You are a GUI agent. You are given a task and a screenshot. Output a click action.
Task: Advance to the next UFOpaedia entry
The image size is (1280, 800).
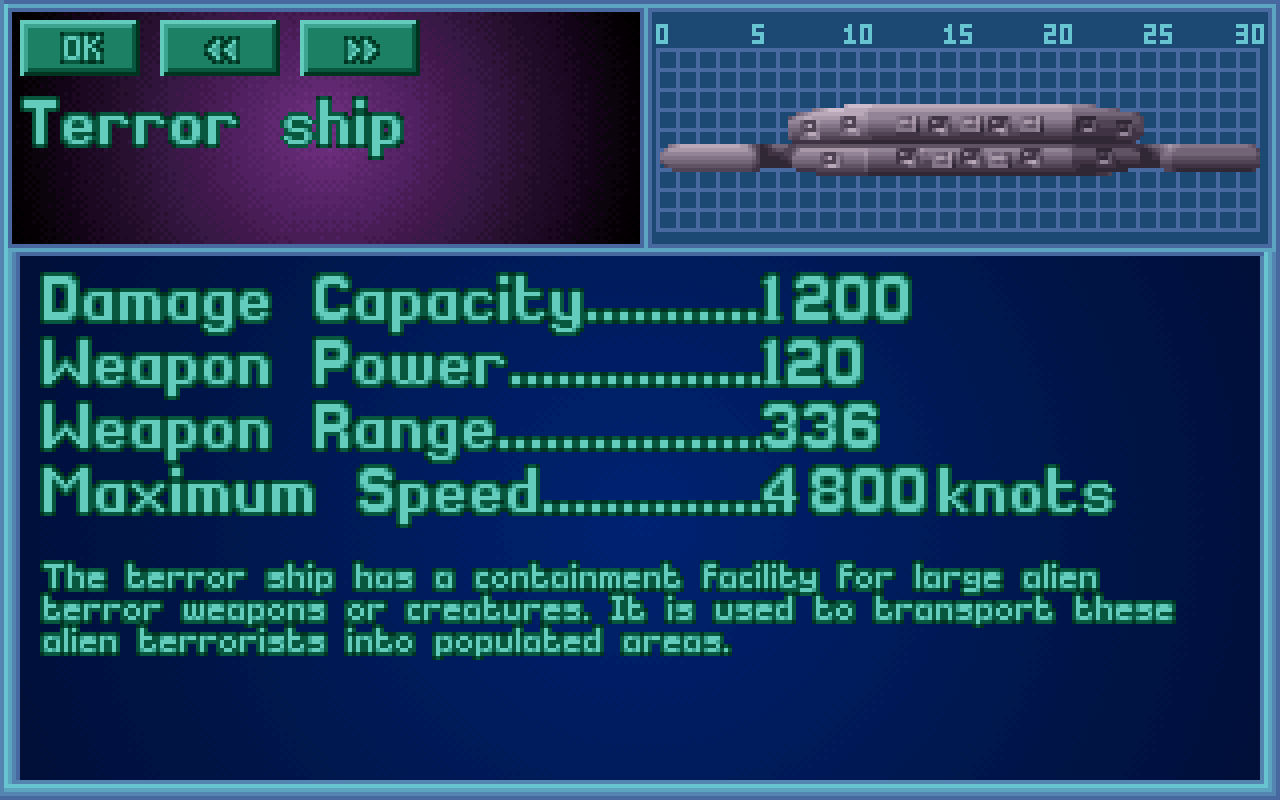point(359,48)
